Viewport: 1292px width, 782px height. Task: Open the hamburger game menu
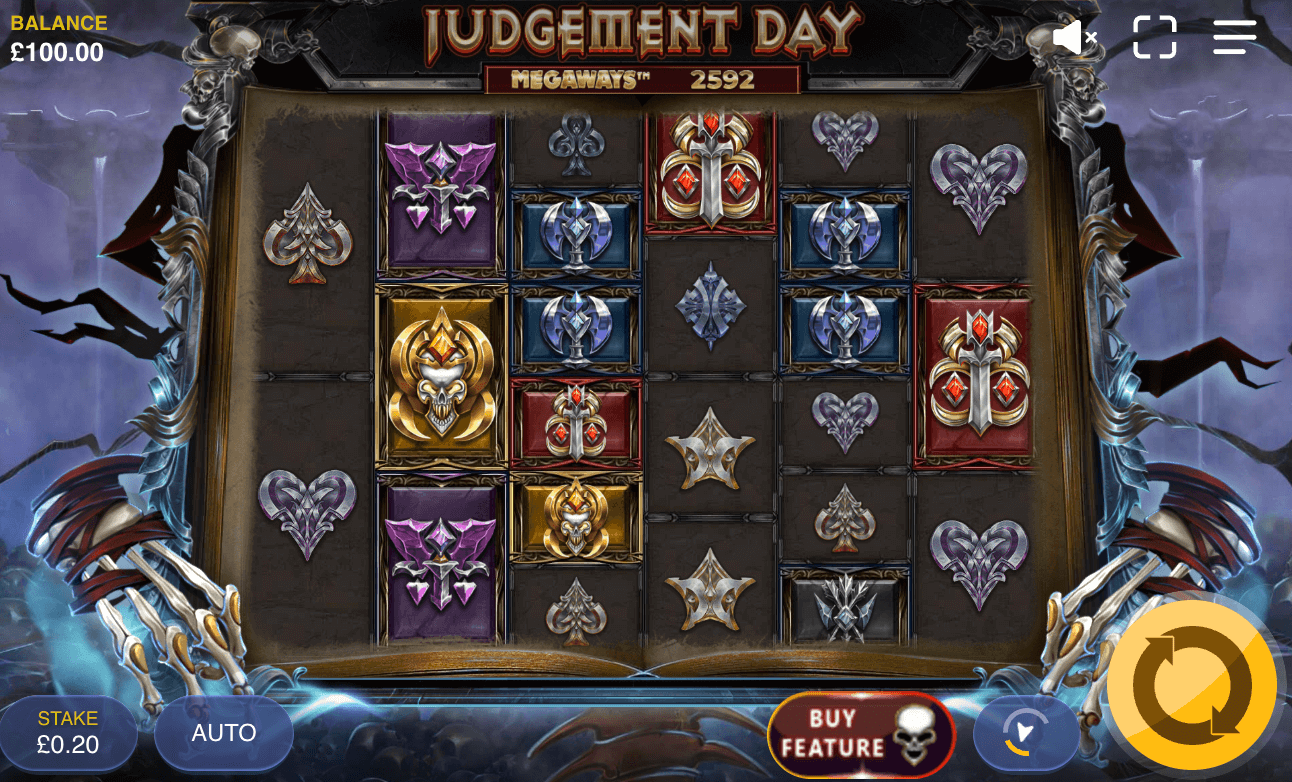click(x=1234, y=36)
